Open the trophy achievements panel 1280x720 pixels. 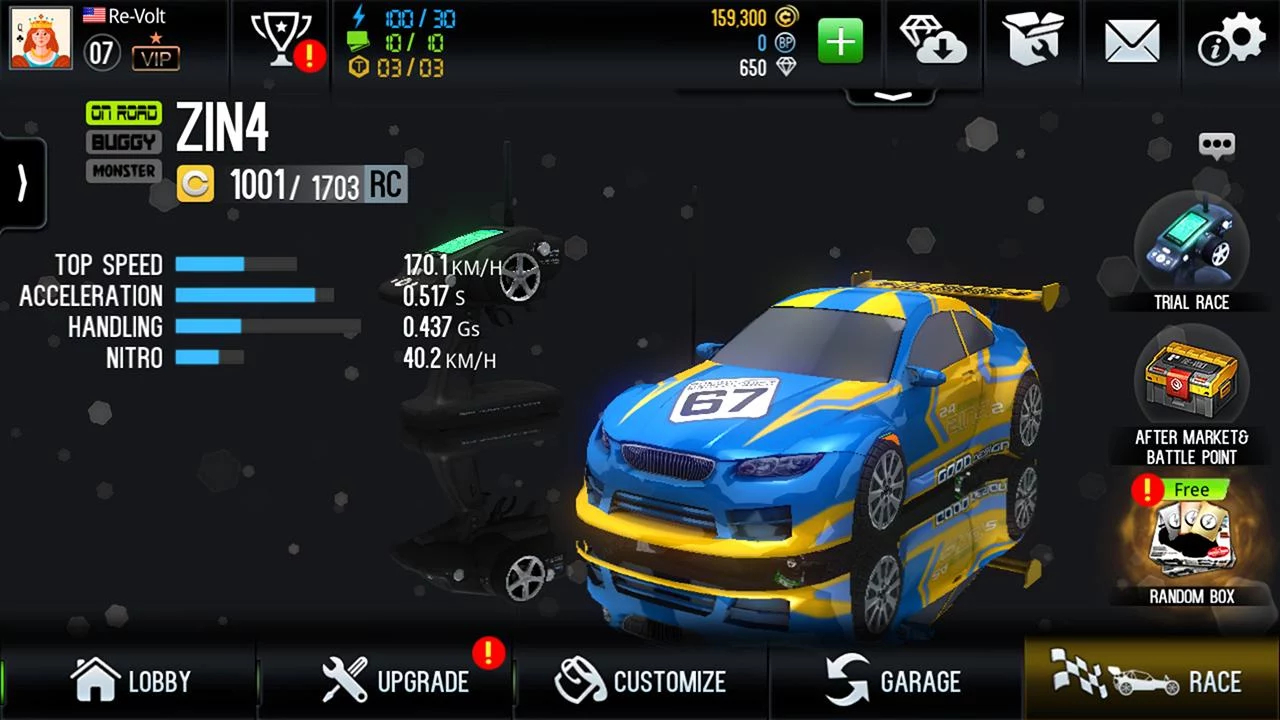click(x=283, y=42)
